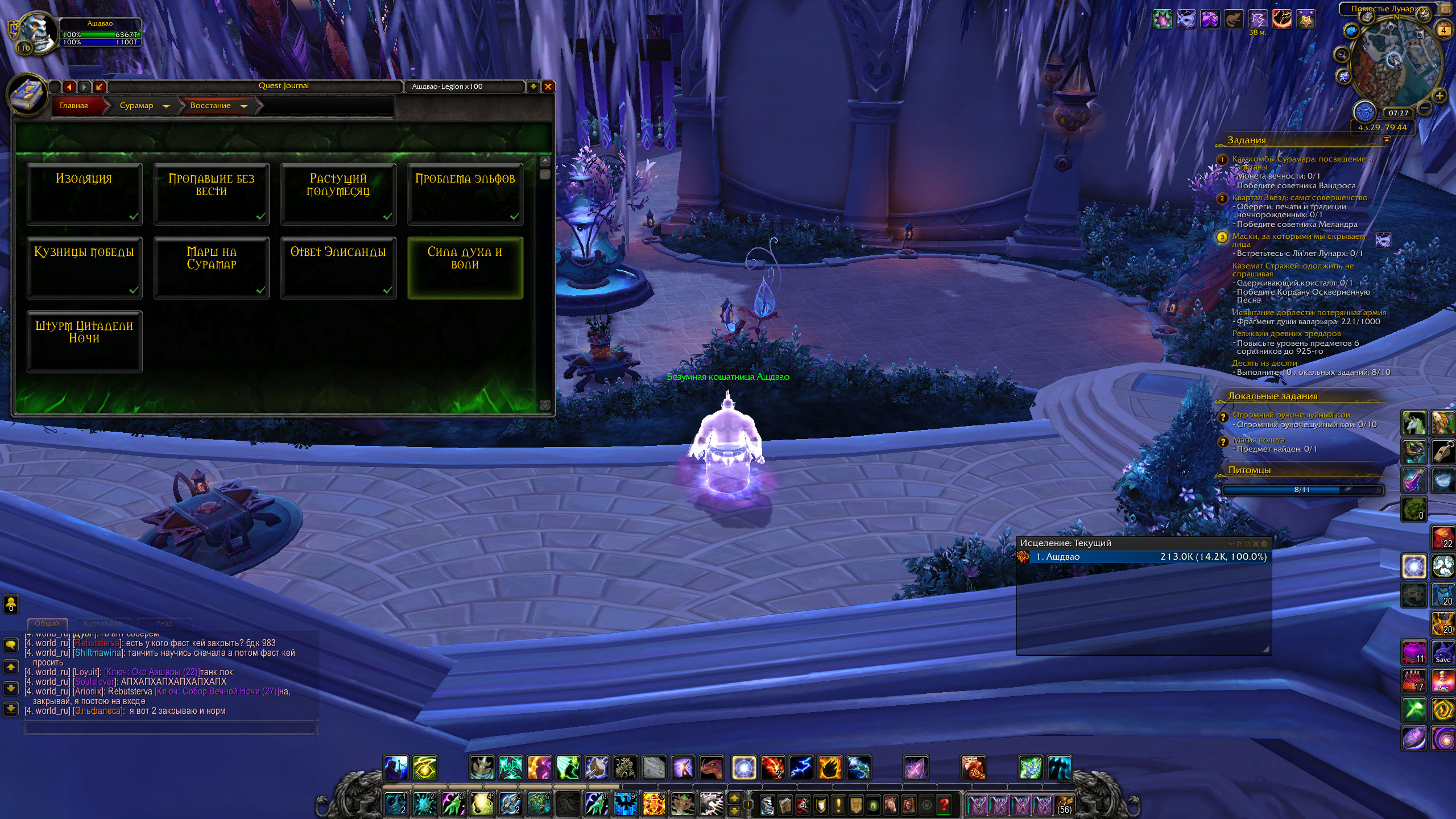Close the Quest Journal window
The image size is (1456, 819).
click(548, 86)
